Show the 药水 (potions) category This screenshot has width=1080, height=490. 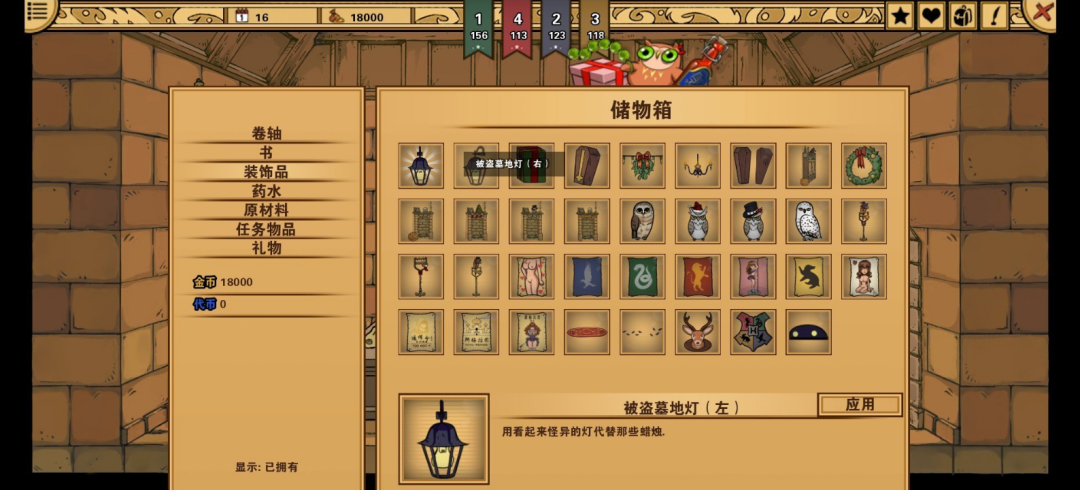(x=266, y=191)
